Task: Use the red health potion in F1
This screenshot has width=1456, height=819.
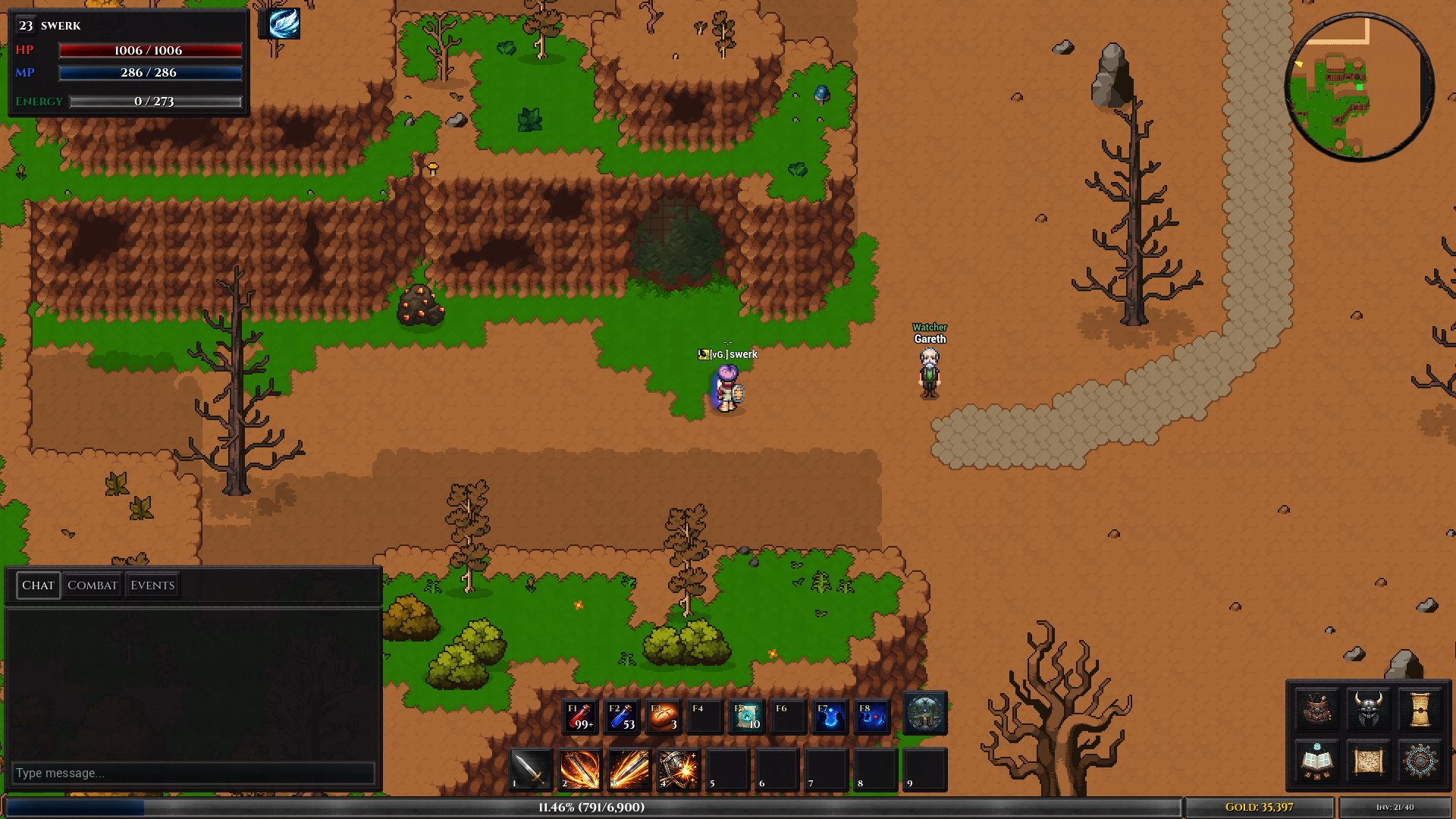Action: click(581, 717)
